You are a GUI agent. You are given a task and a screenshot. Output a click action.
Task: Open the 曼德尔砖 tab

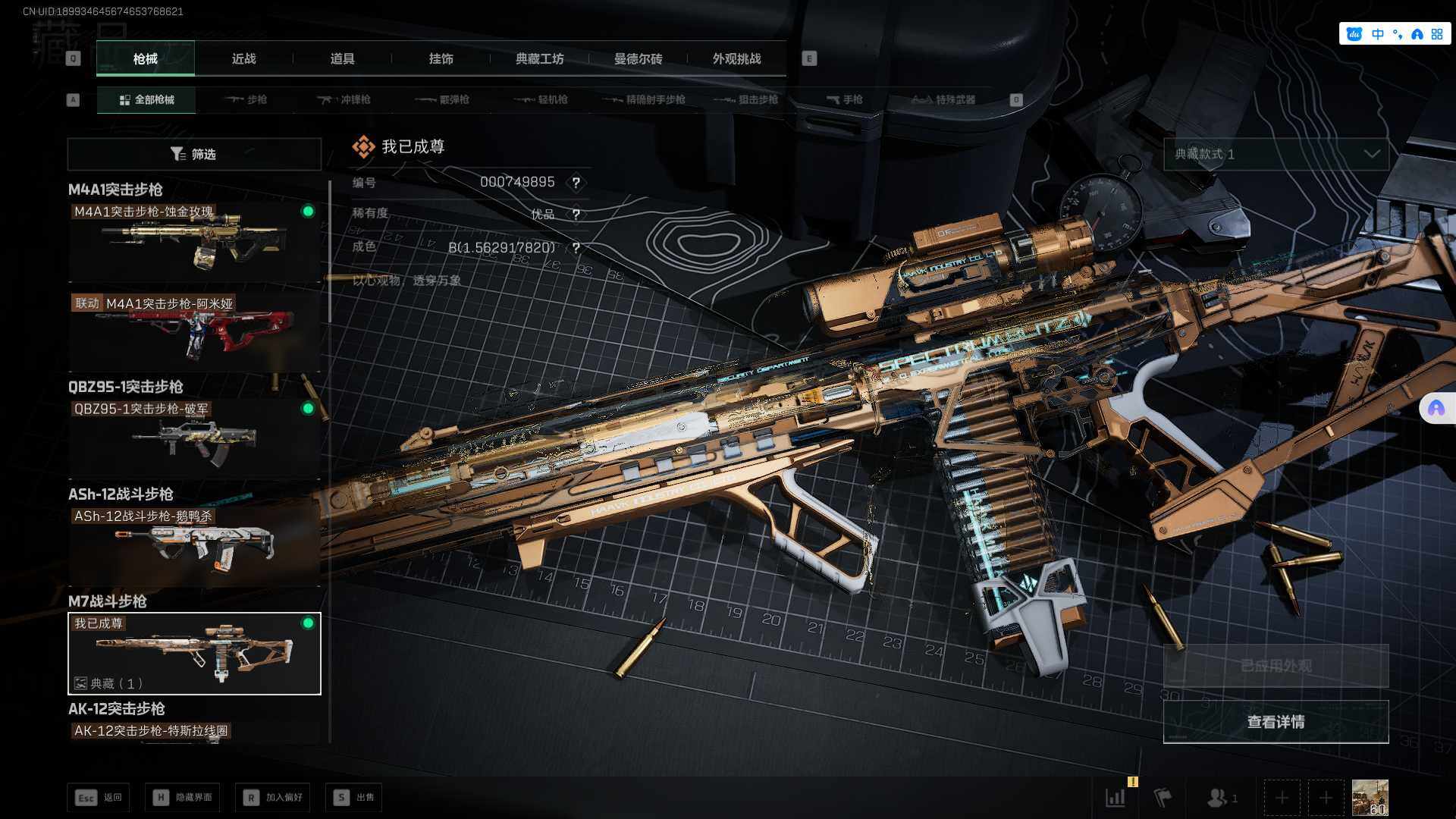(x=638, y=58)
